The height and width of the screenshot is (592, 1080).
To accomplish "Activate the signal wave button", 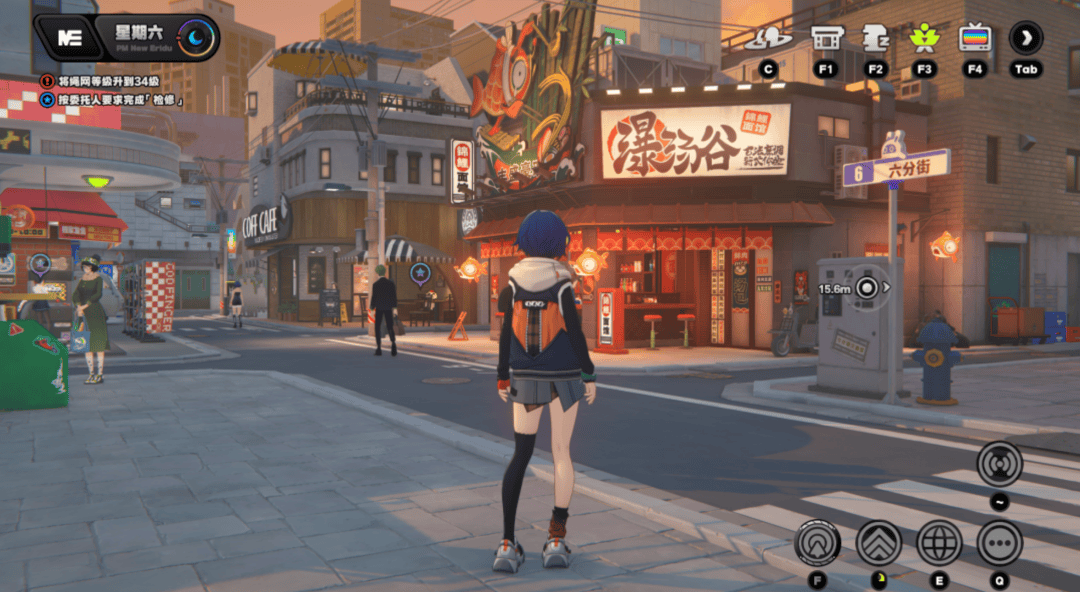I will click(x=999, y=463).
